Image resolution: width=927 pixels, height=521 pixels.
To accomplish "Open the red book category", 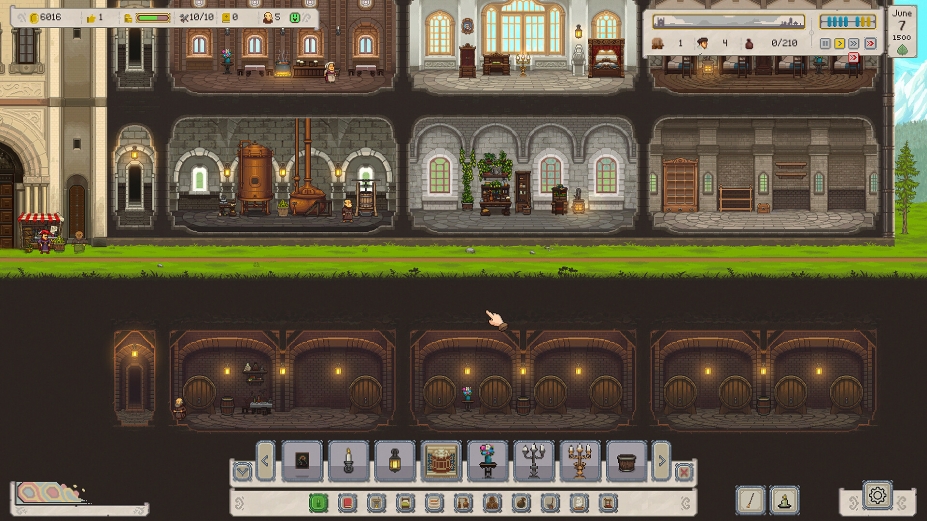I will tap(347, 502).
